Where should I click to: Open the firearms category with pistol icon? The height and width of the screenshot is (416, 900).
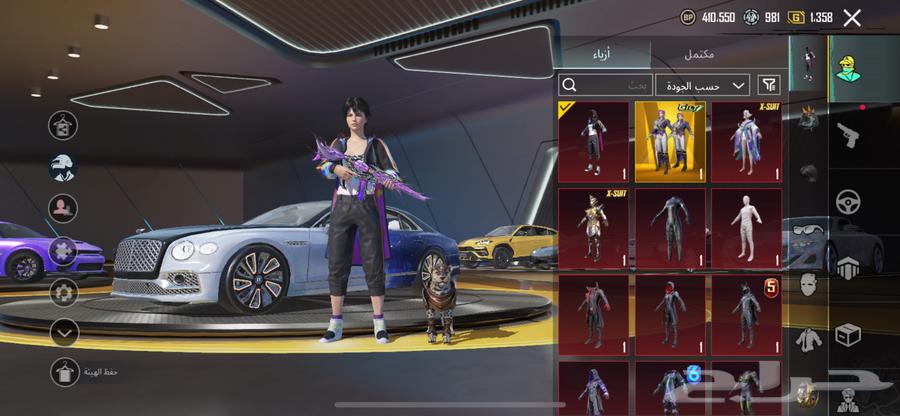tap(850, 134)
